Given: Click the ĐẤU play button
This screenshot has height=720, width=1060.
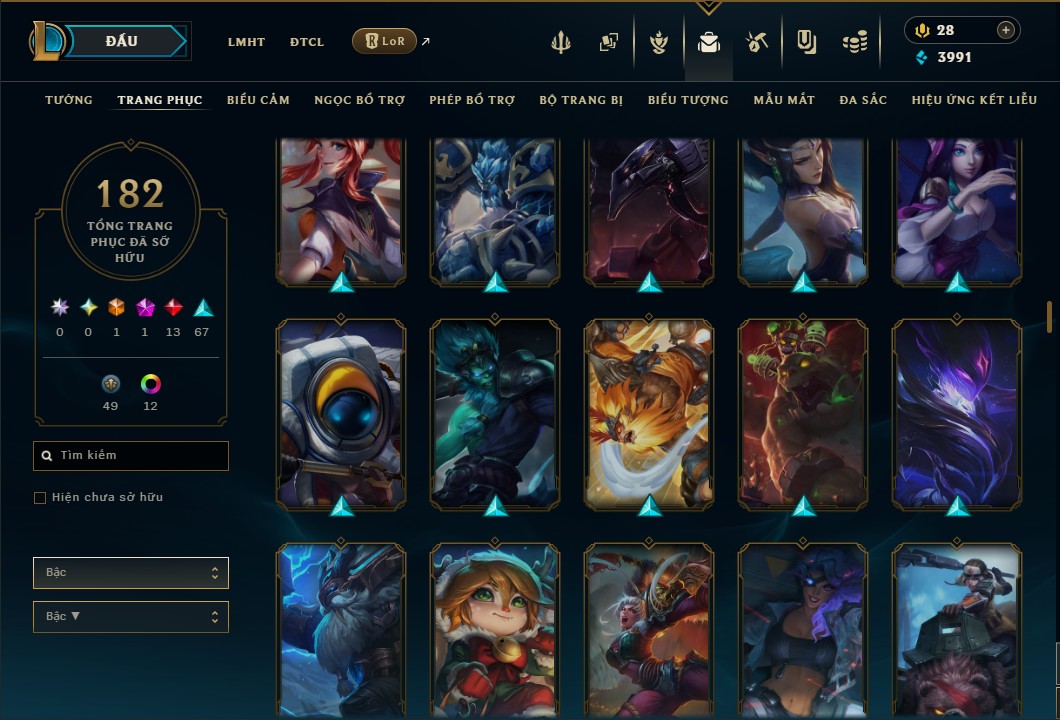Looking at the screenshot, I should point(120,41).
